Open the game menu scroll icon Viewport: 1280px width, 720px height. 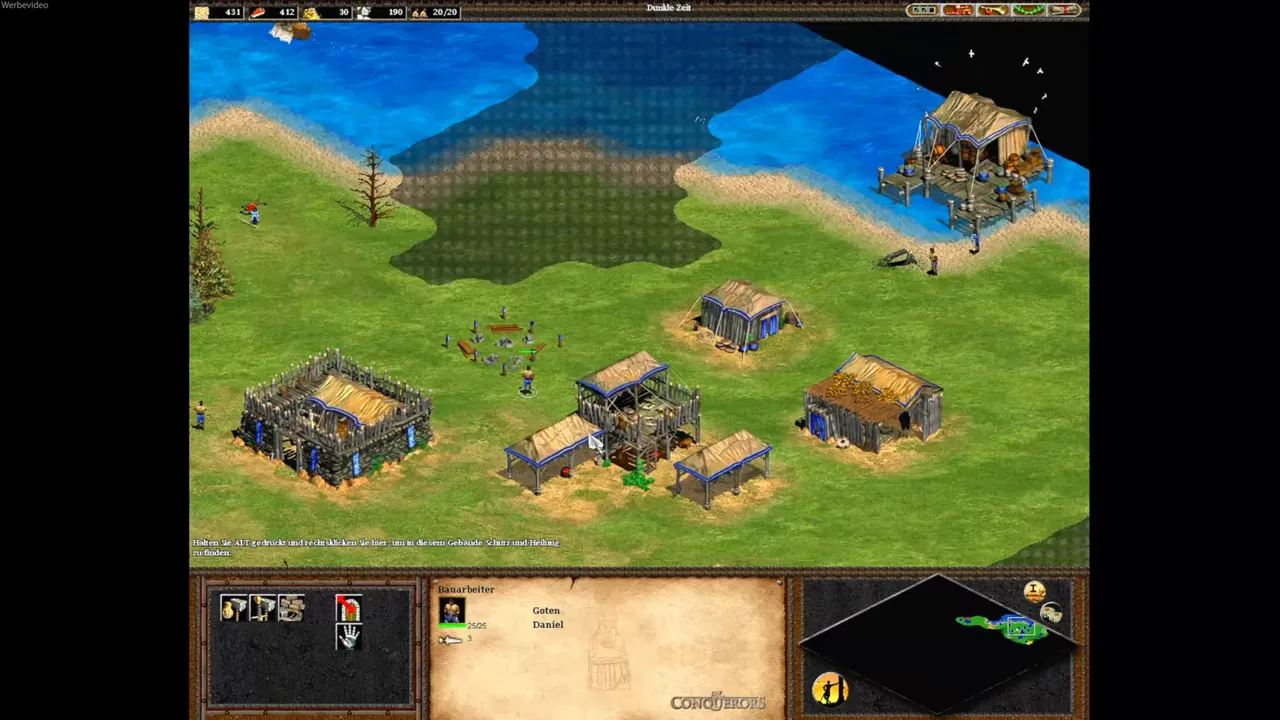(x=1063, y=10)
